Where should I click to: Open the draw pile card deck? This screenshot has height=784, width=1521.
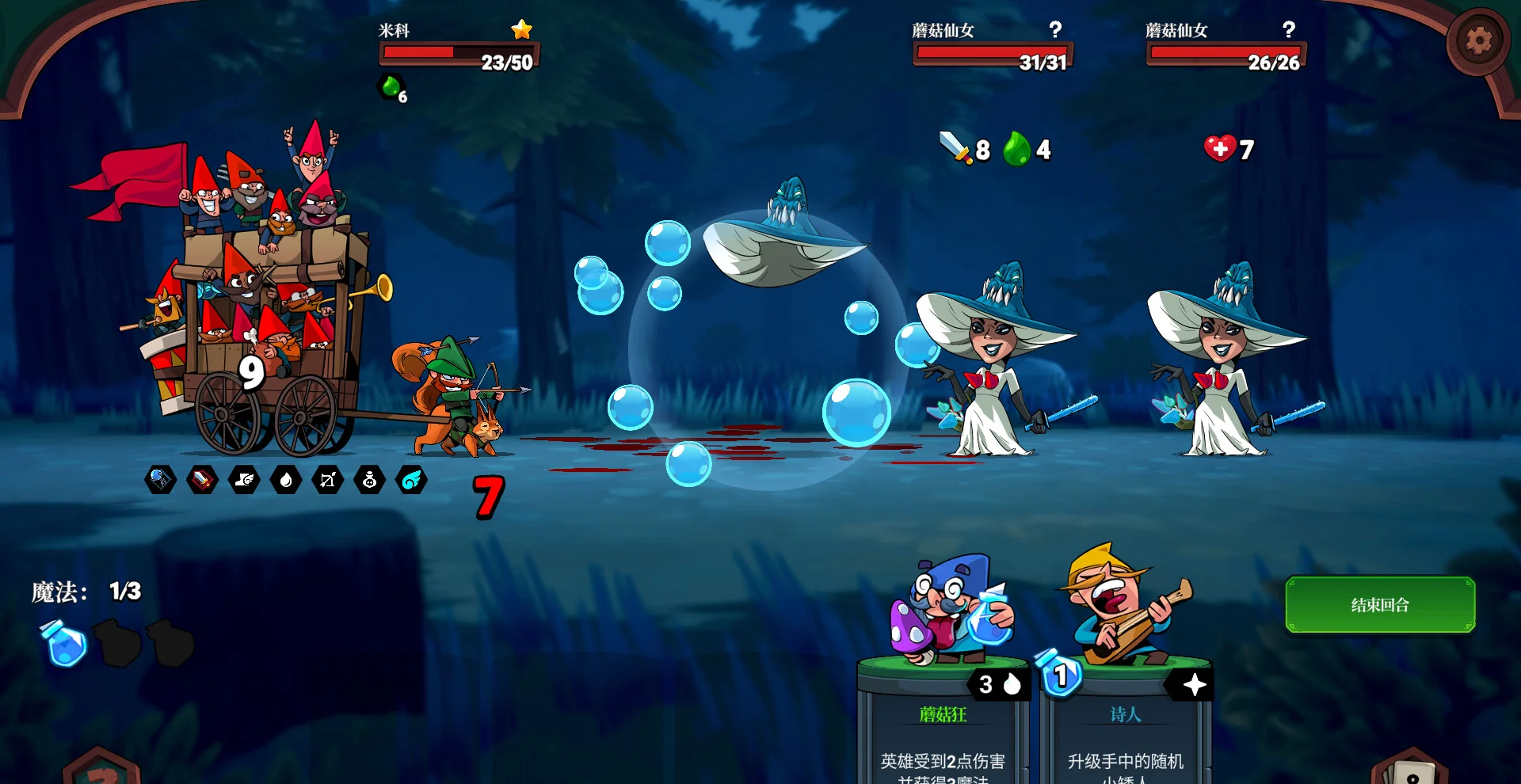pos(1410,770)
